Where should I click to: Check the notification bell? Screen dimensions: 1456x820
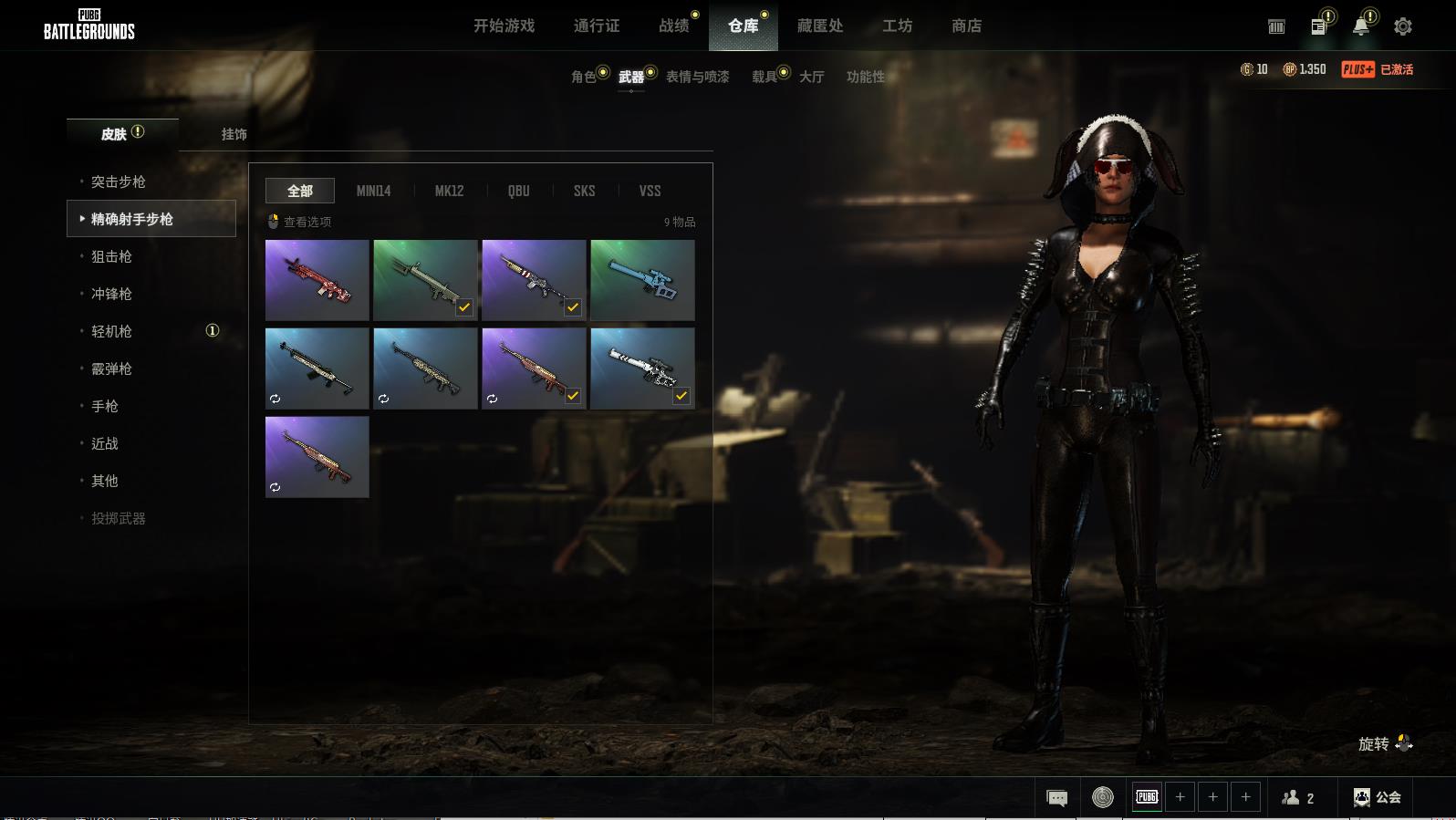tap(1360, 26)
